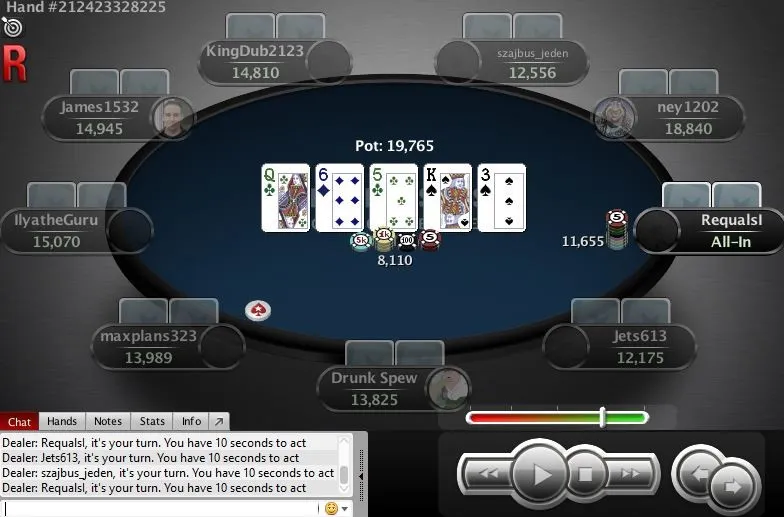
Task: Fast forward the replay
Action: pos(630,473)
